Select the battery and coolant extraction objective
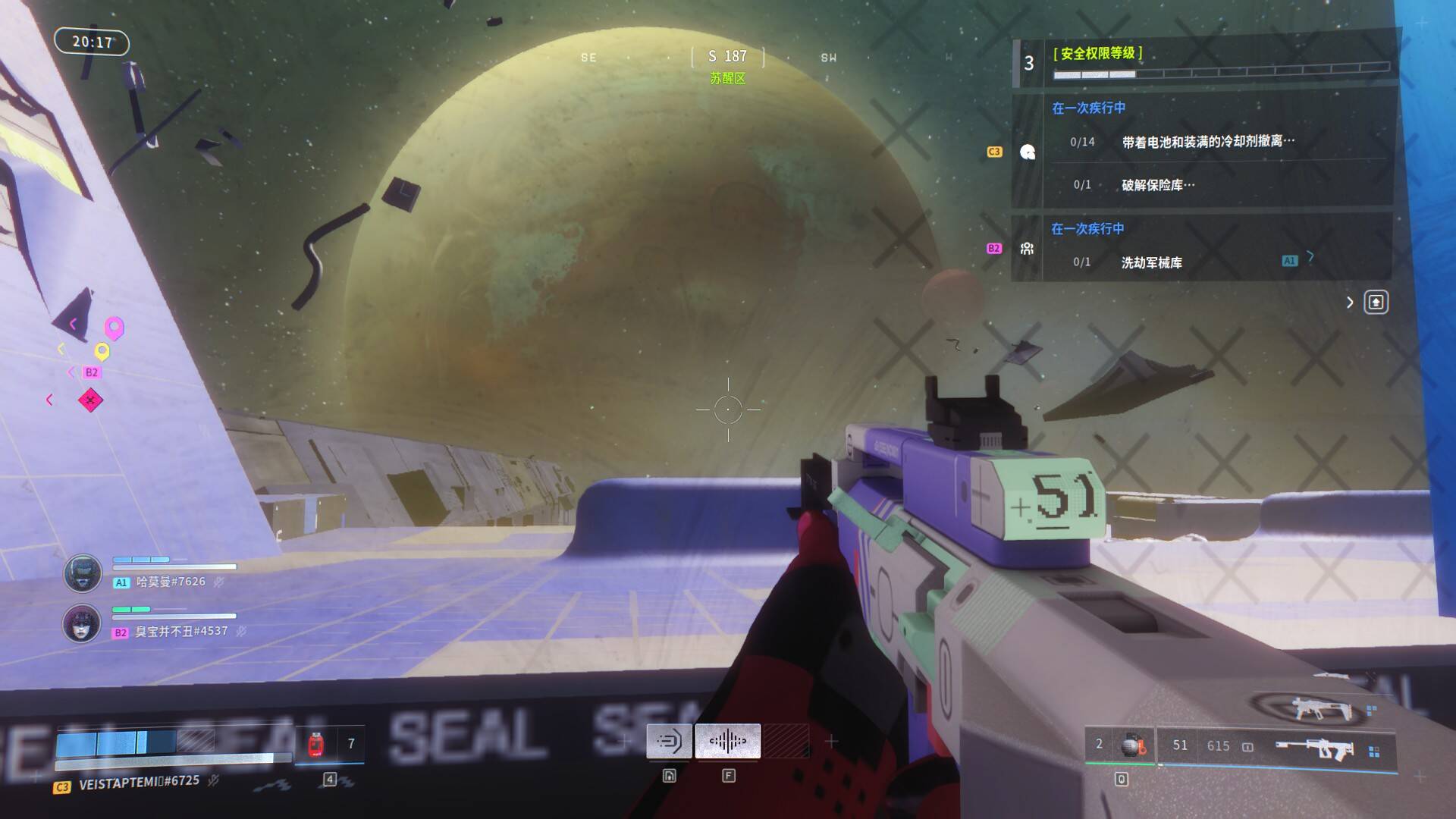This screenshot has height=819, width=1456. (1207, 142)
